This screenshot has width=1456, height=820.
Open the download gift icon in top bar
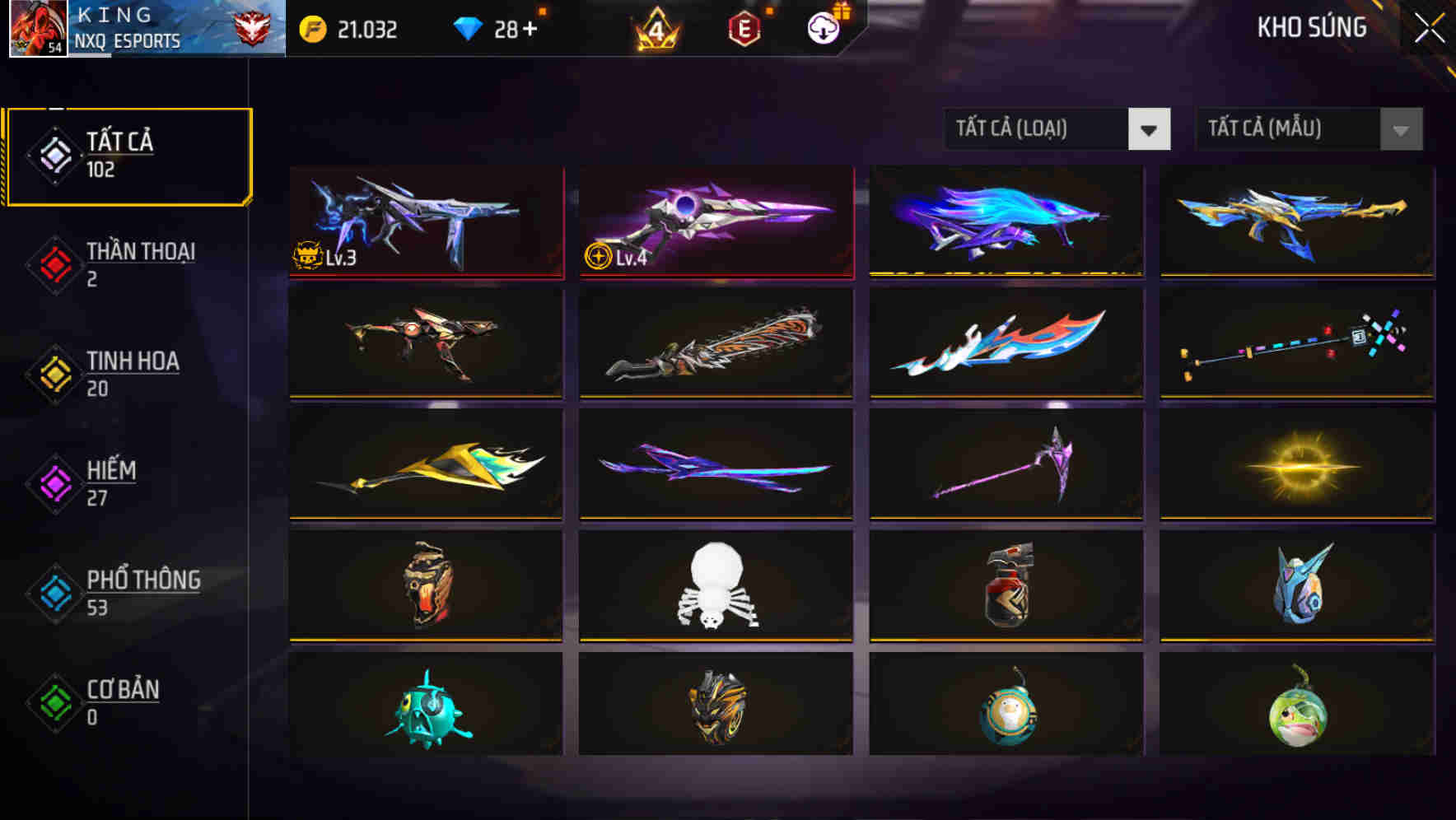[821, 27]
